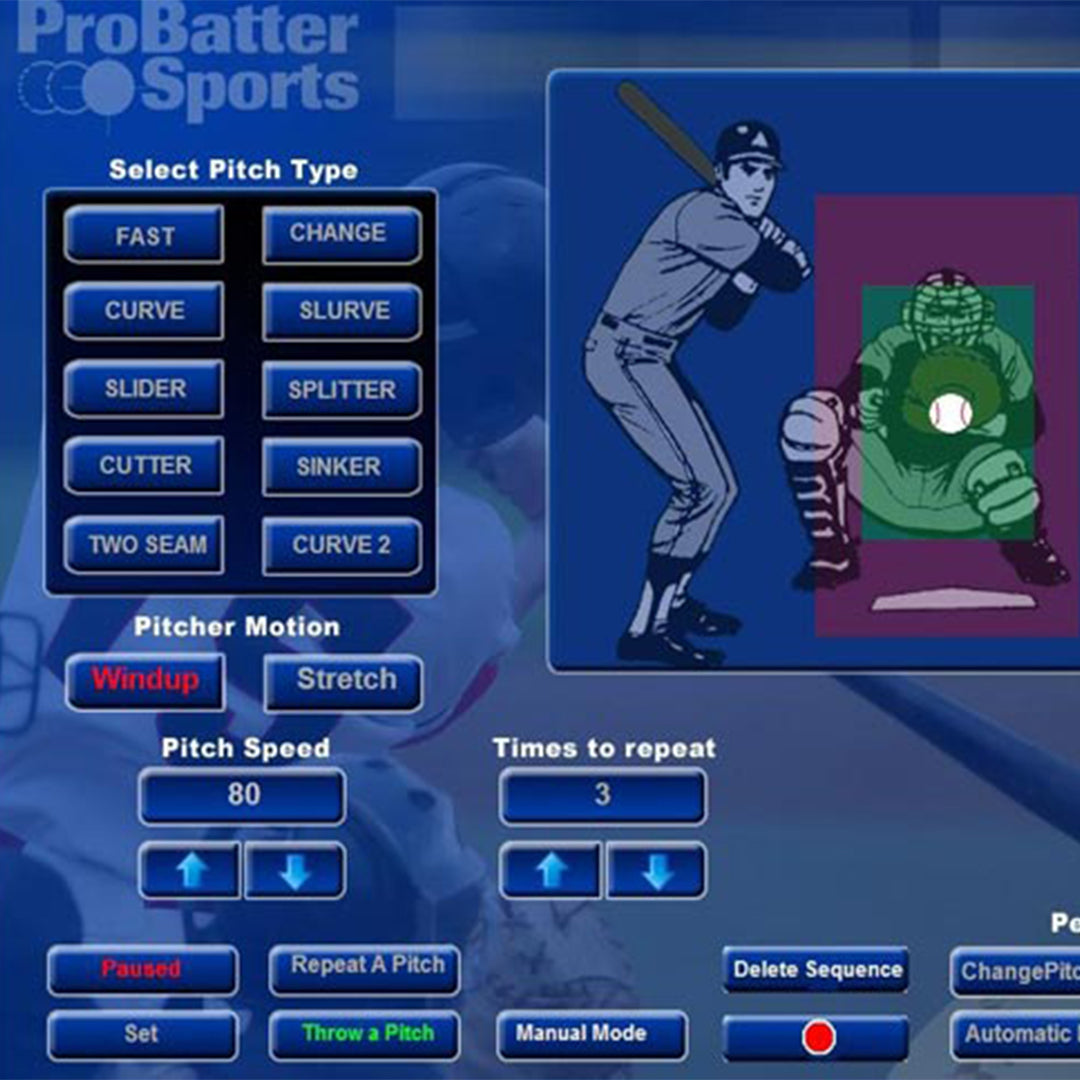The width and height of the screenshot is (1080, 1080).
Task: Select the FAST pitch type
Action: pyautogui.click(x=144, y=236)
